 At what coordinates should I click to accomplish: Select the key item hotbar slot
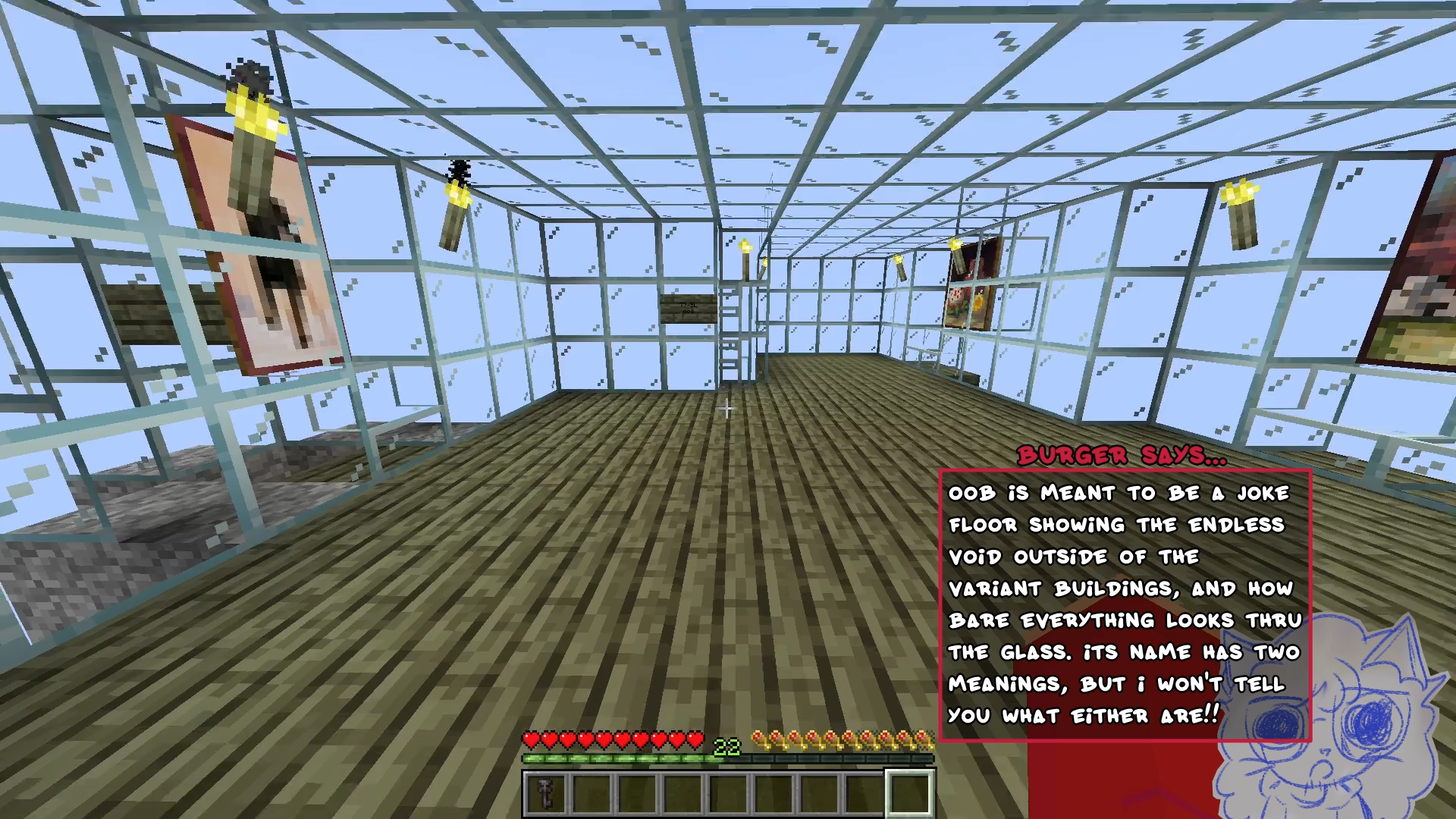coord(545,793)
